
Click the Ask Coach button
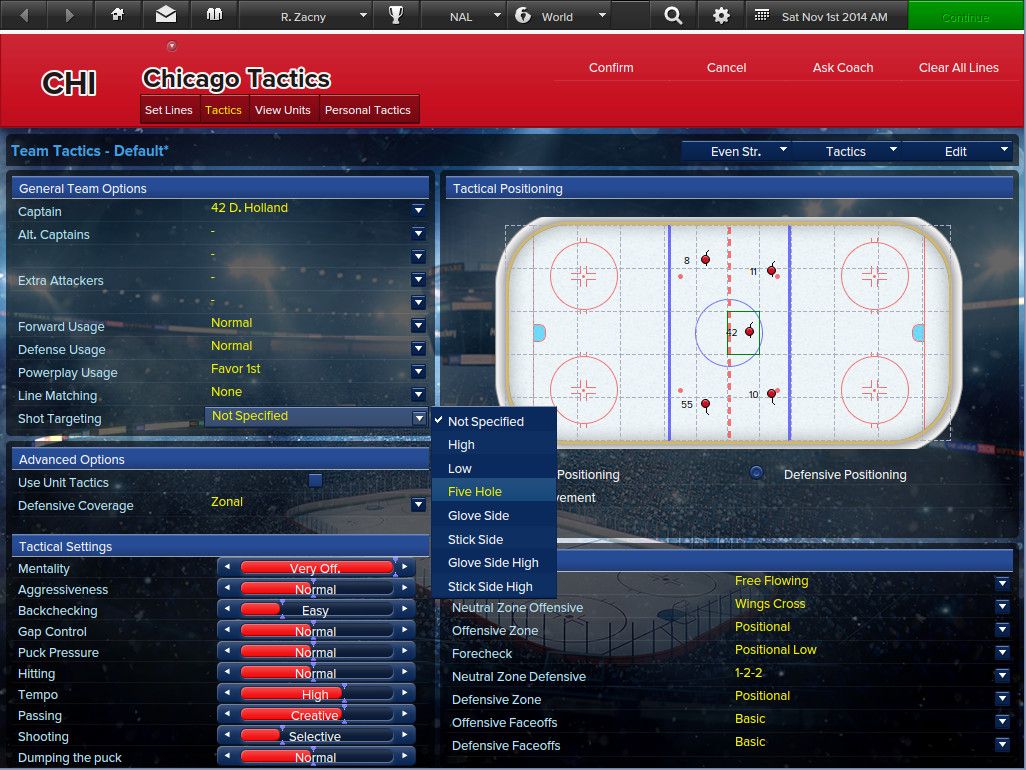pos(843,68)
